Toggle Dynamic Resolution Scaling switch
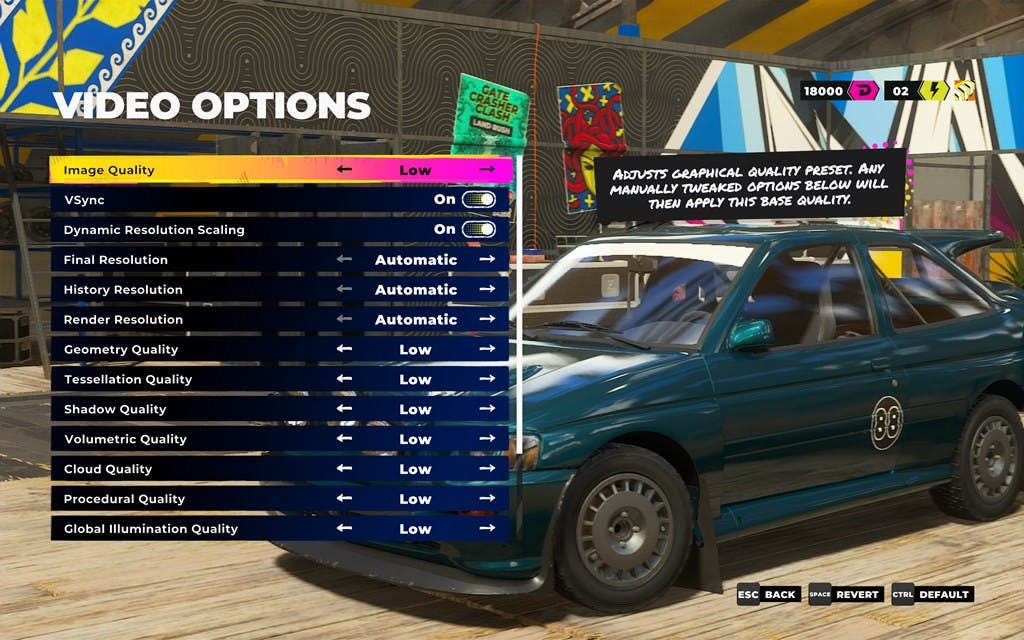This screenshot has height=640, width=1024. (479, 230)
